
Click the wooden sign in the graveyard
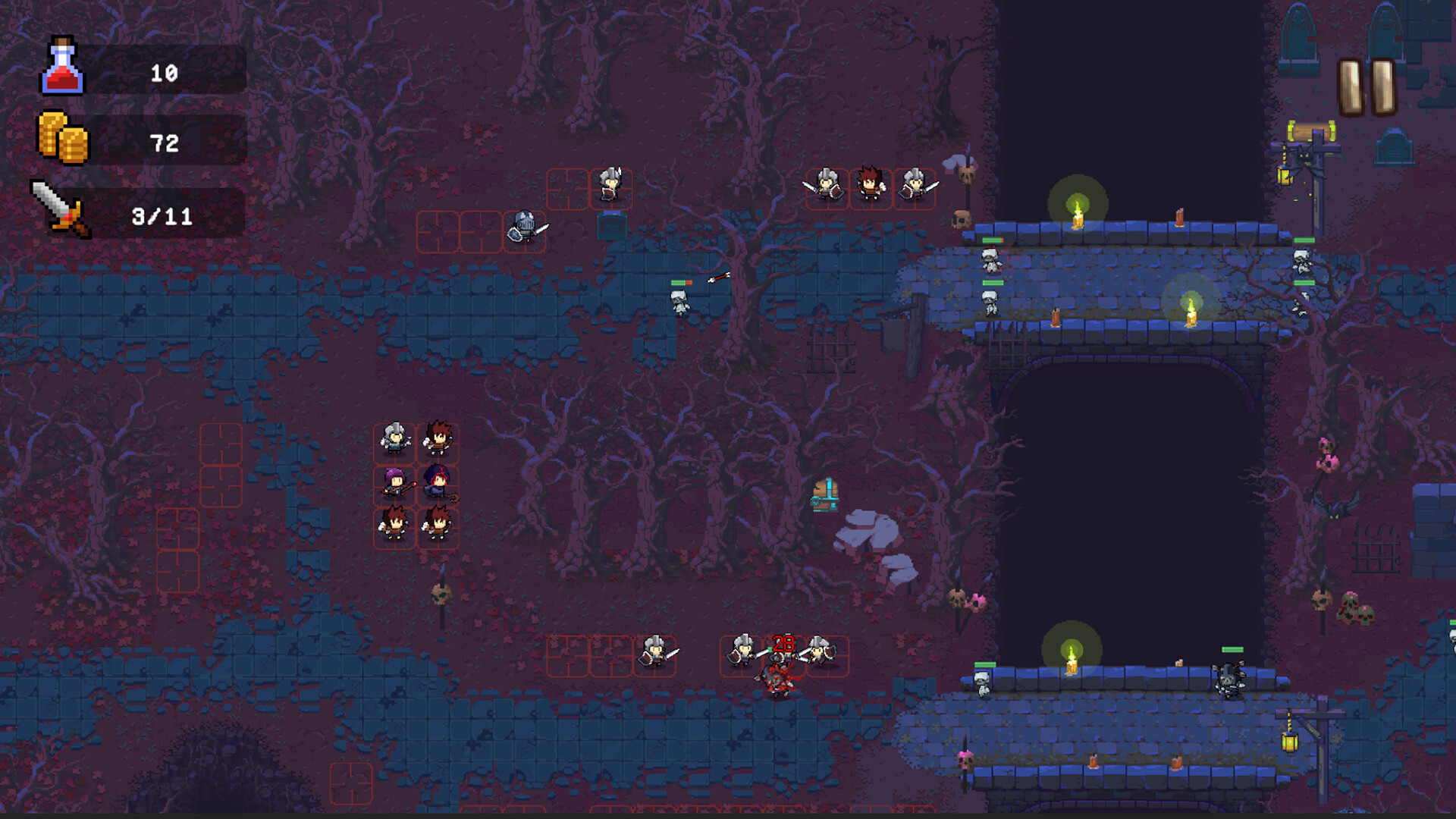[x=1310, y=130]
